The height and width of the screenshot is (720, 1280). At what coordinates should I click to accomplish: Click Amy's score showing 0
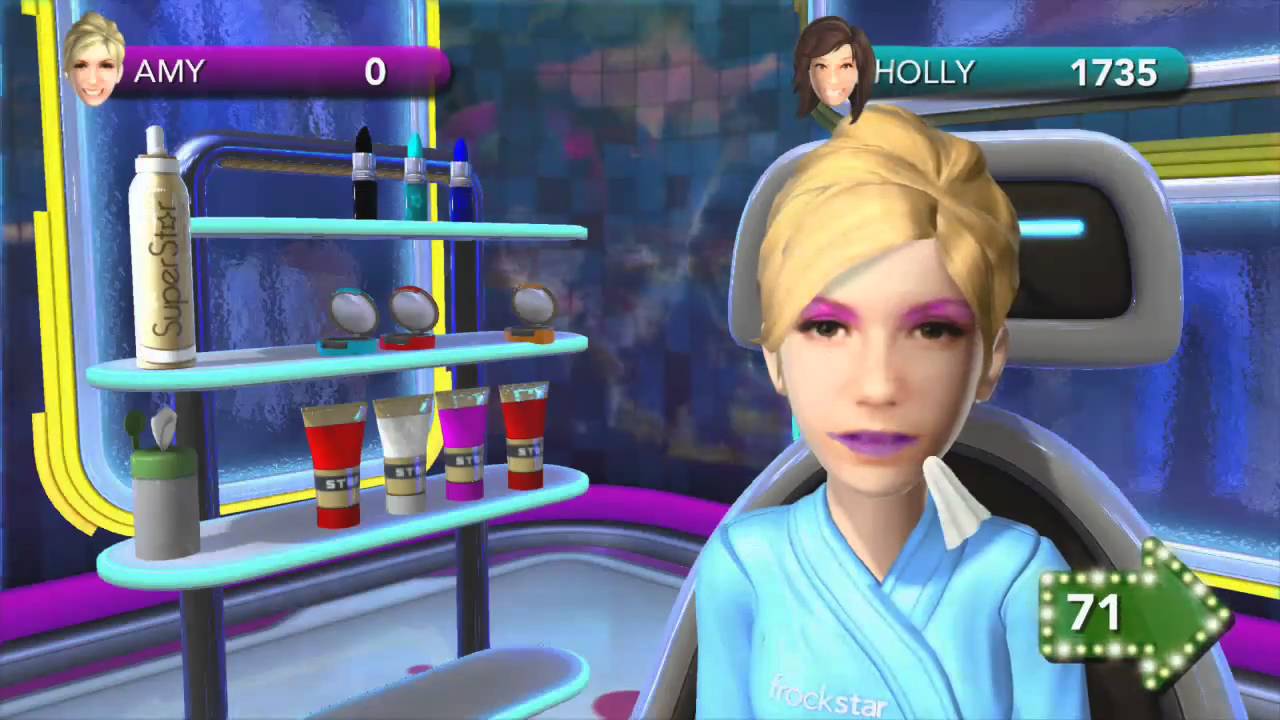pos(375,71)
